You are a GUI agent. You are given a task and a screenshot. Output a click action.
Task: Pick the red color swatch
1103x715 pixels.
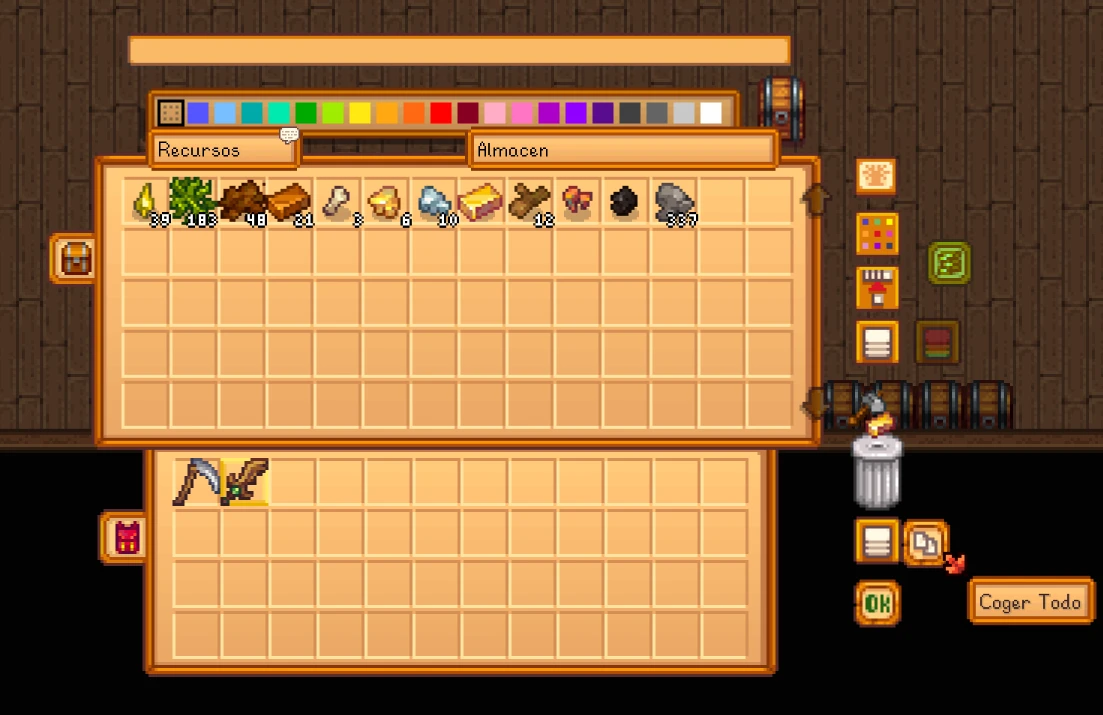441,113
